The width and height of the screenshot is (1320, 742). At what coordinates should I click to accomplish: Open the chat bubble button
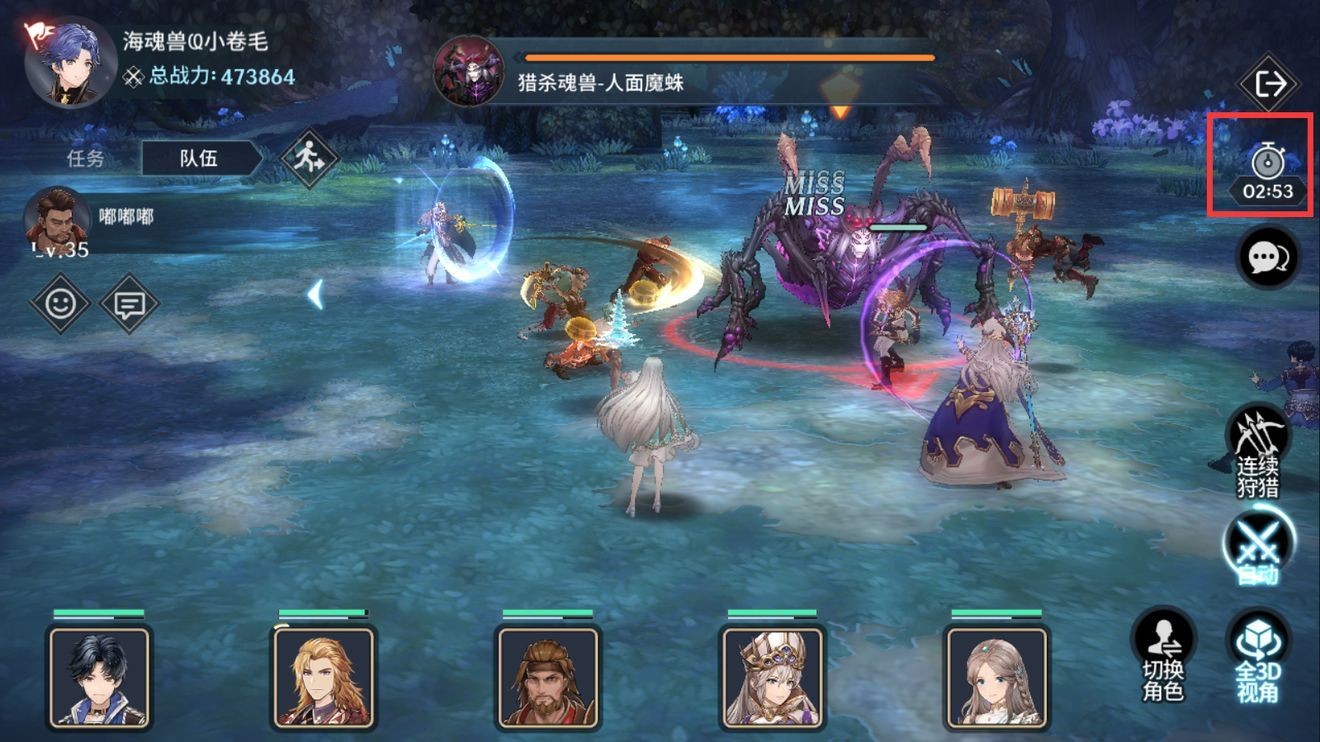point(1268,257)
